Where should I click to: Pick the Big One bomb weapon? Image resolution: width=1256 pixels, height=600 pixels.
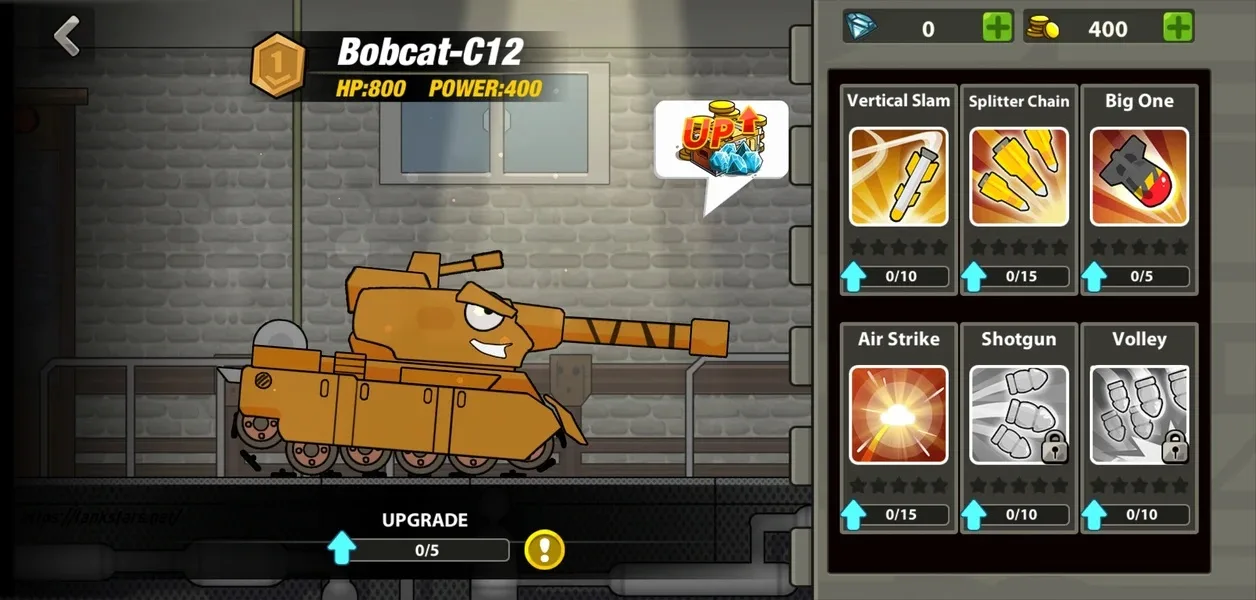pos(1139,176)
